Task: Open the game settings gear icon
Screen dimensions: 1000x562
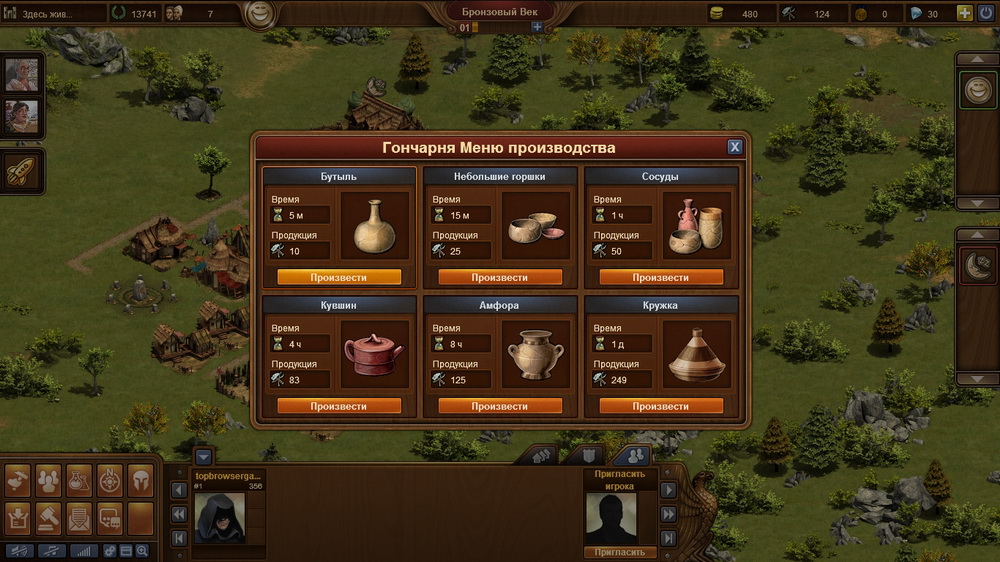Action: (108, 551)
